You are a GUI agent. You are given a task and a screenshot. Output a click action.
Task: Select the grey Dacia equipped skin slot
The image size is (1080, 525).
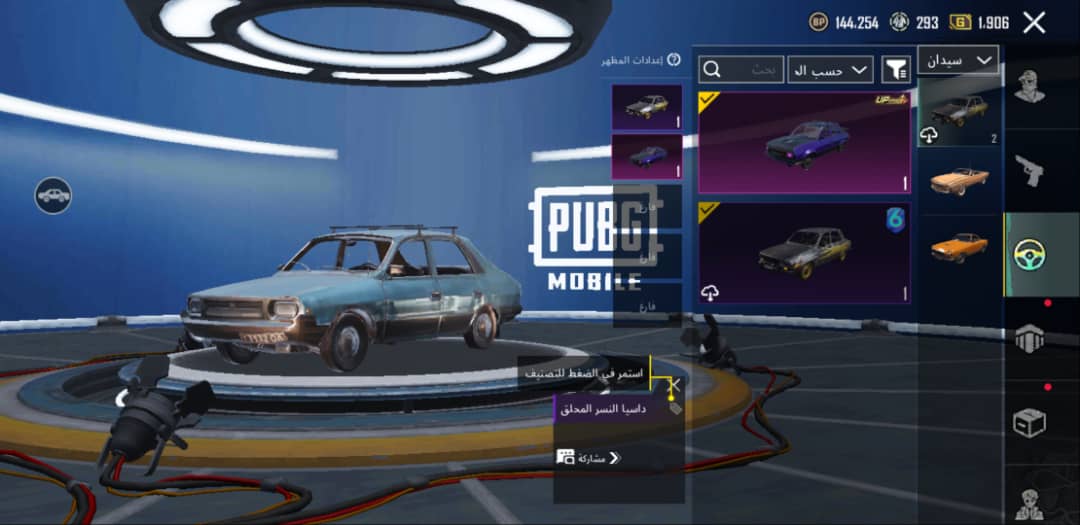(x=646, y=107)
